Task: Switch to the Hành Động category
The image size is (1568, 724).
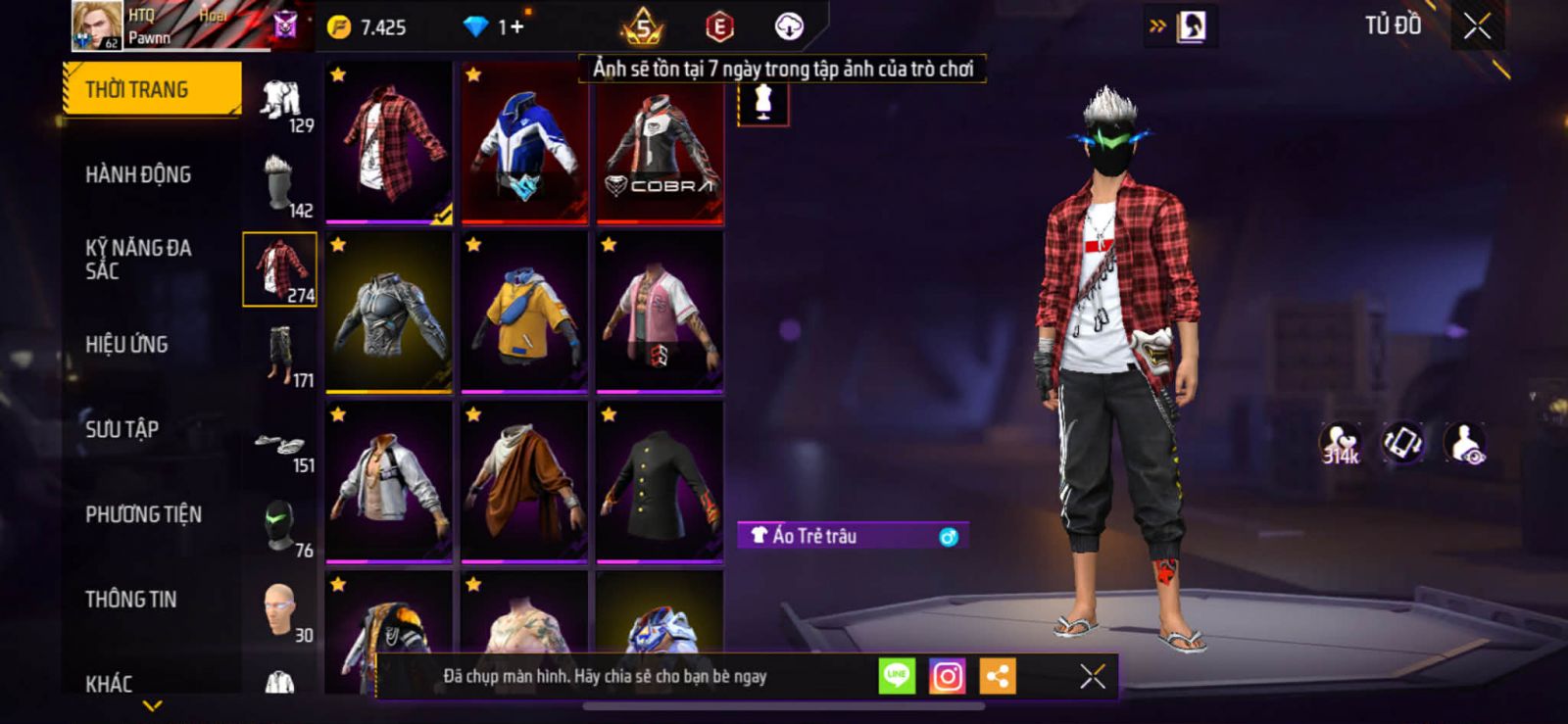Action: click(138, 175)
